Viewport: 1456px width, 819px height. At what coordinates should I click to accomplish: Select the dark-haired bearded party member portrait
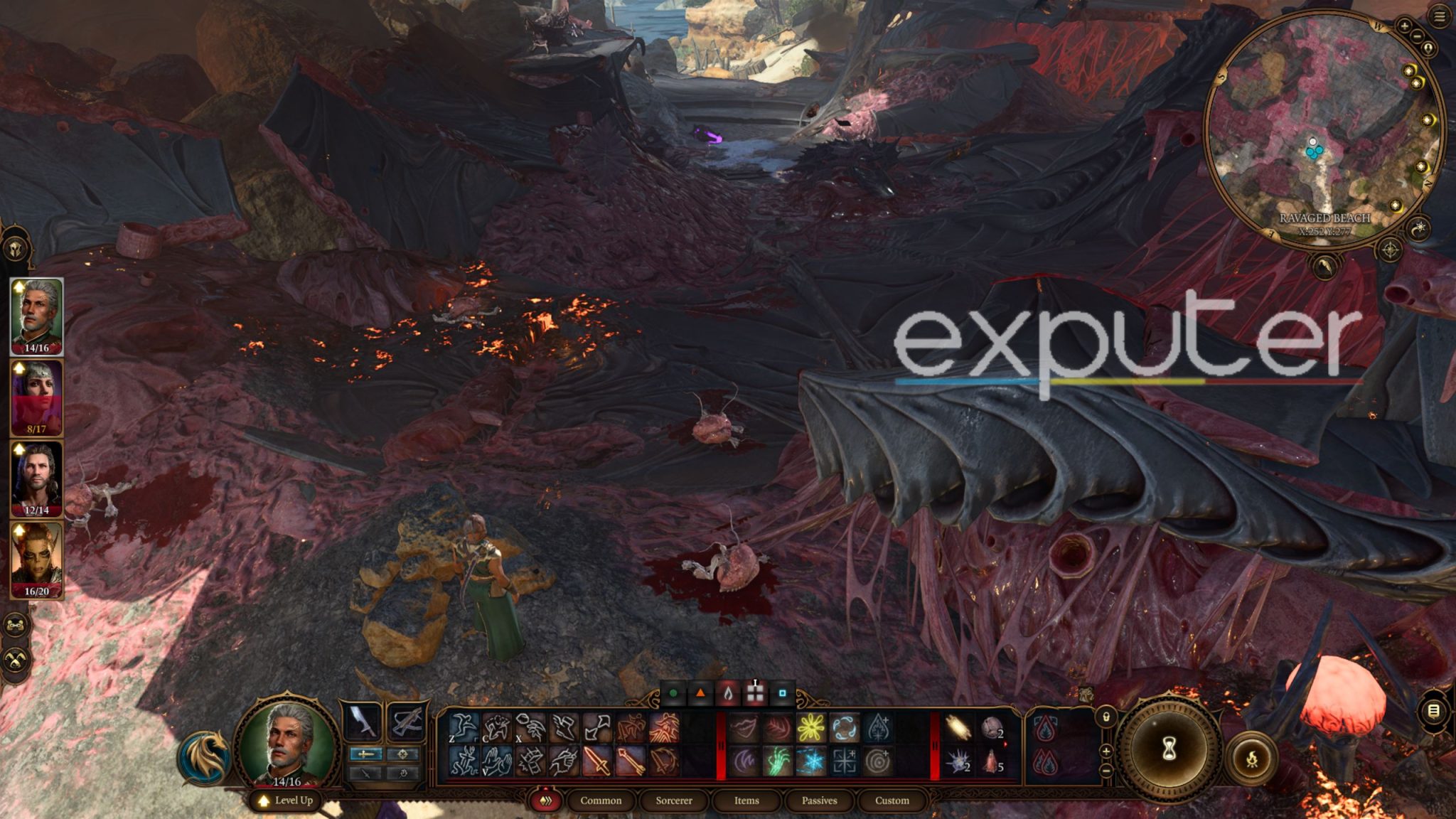[x=36, y=478]
